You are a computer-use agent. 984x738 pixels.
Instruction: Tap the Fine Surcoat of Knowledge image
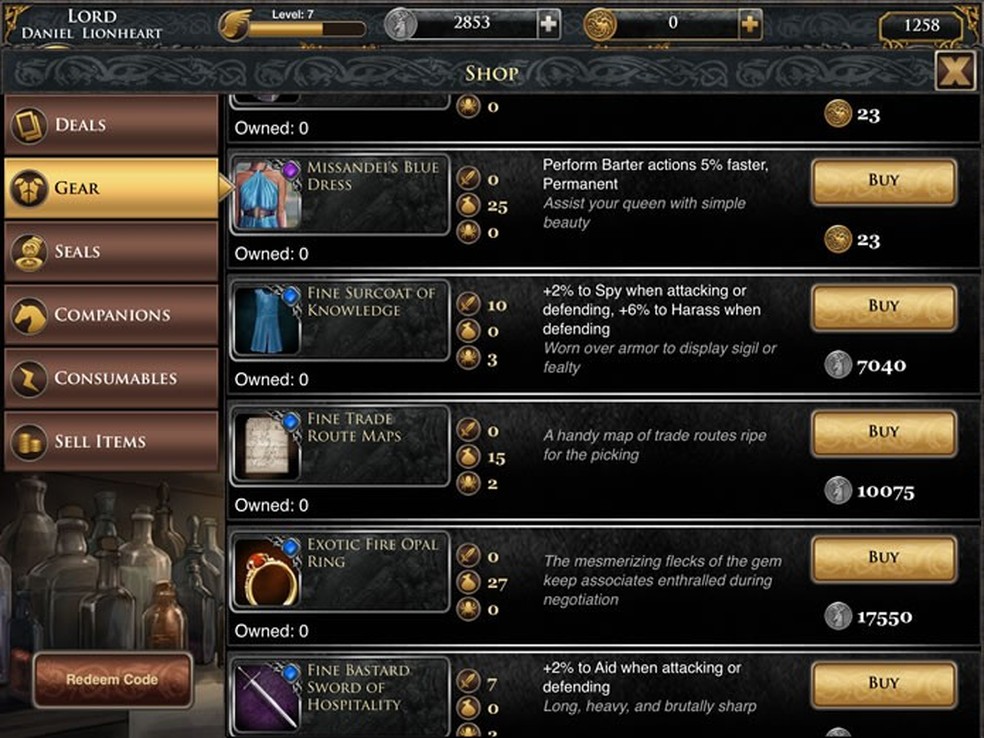tap(269, 321)
